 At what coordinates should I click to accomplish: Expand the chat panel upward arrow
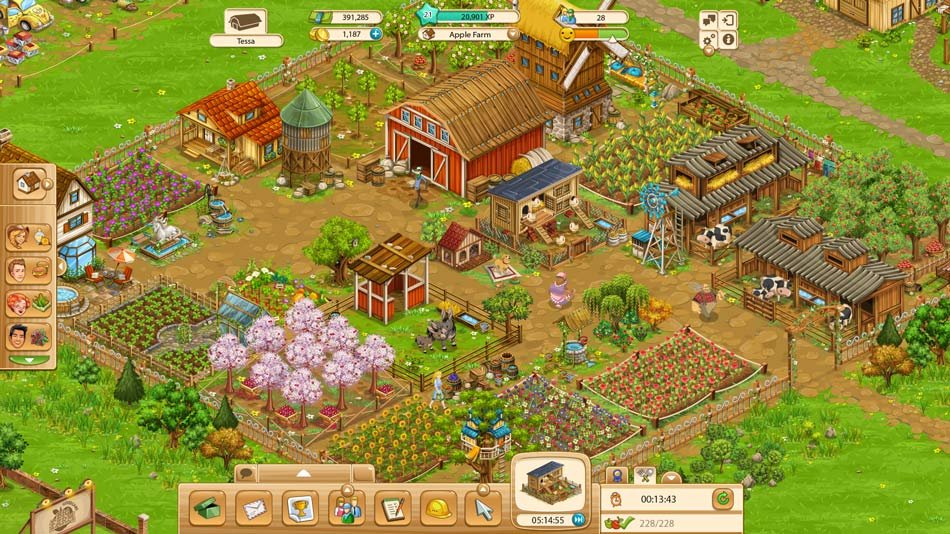tap(305, 472)
